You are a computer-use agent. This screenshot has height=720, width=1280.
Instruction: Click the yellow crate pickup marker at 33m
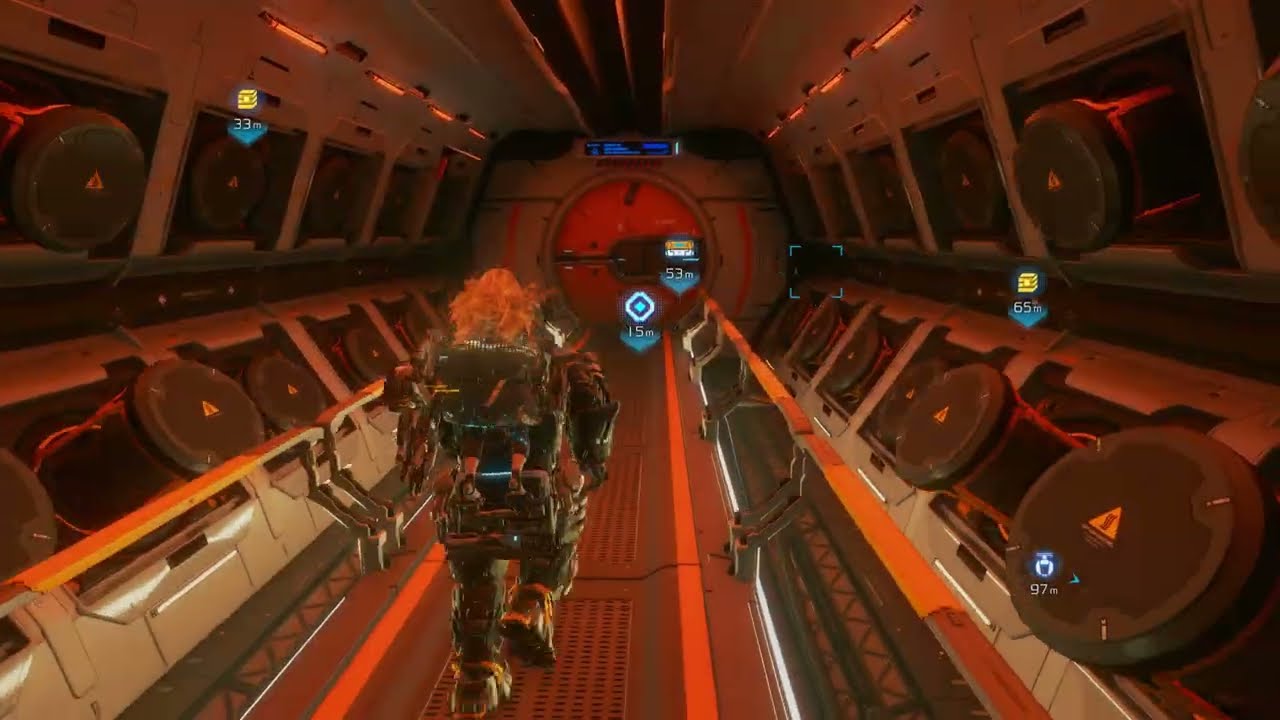(x=246, y=101)
